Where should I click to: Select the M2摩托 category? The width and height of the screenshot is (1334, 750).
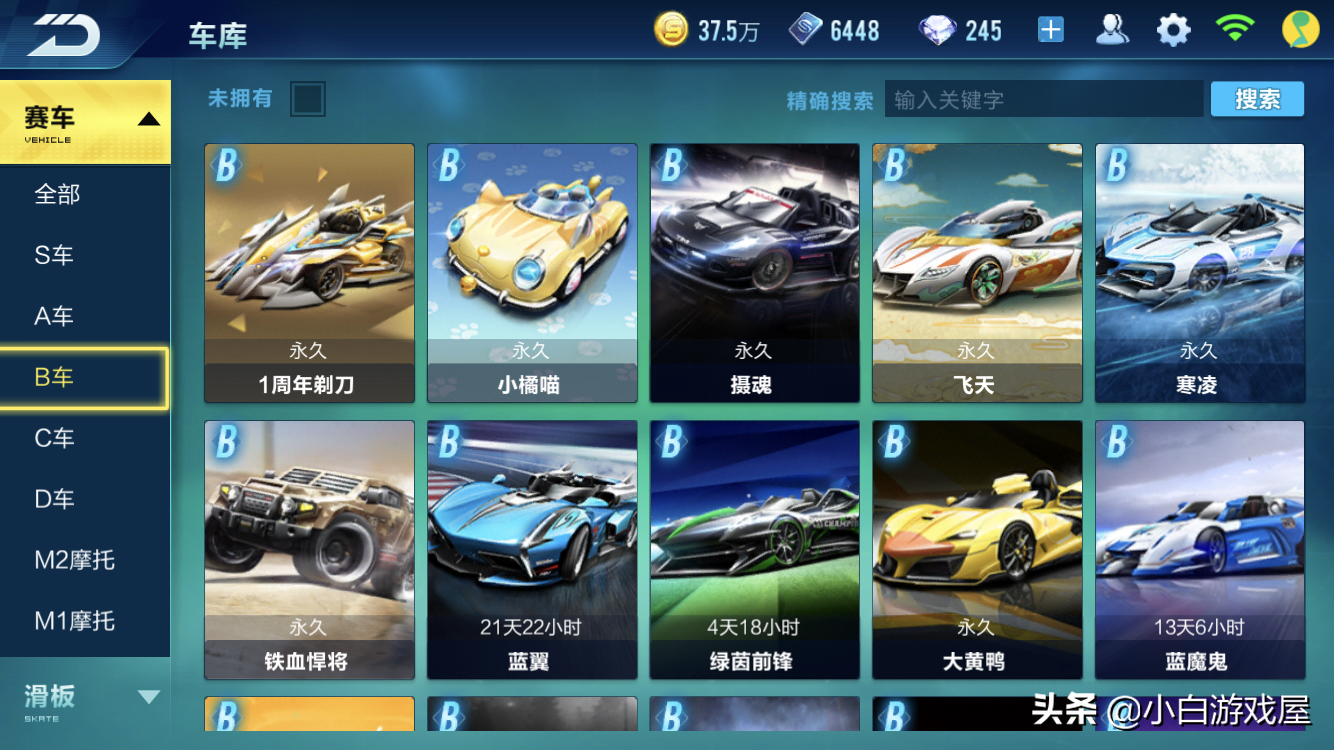tap(75, 560)
